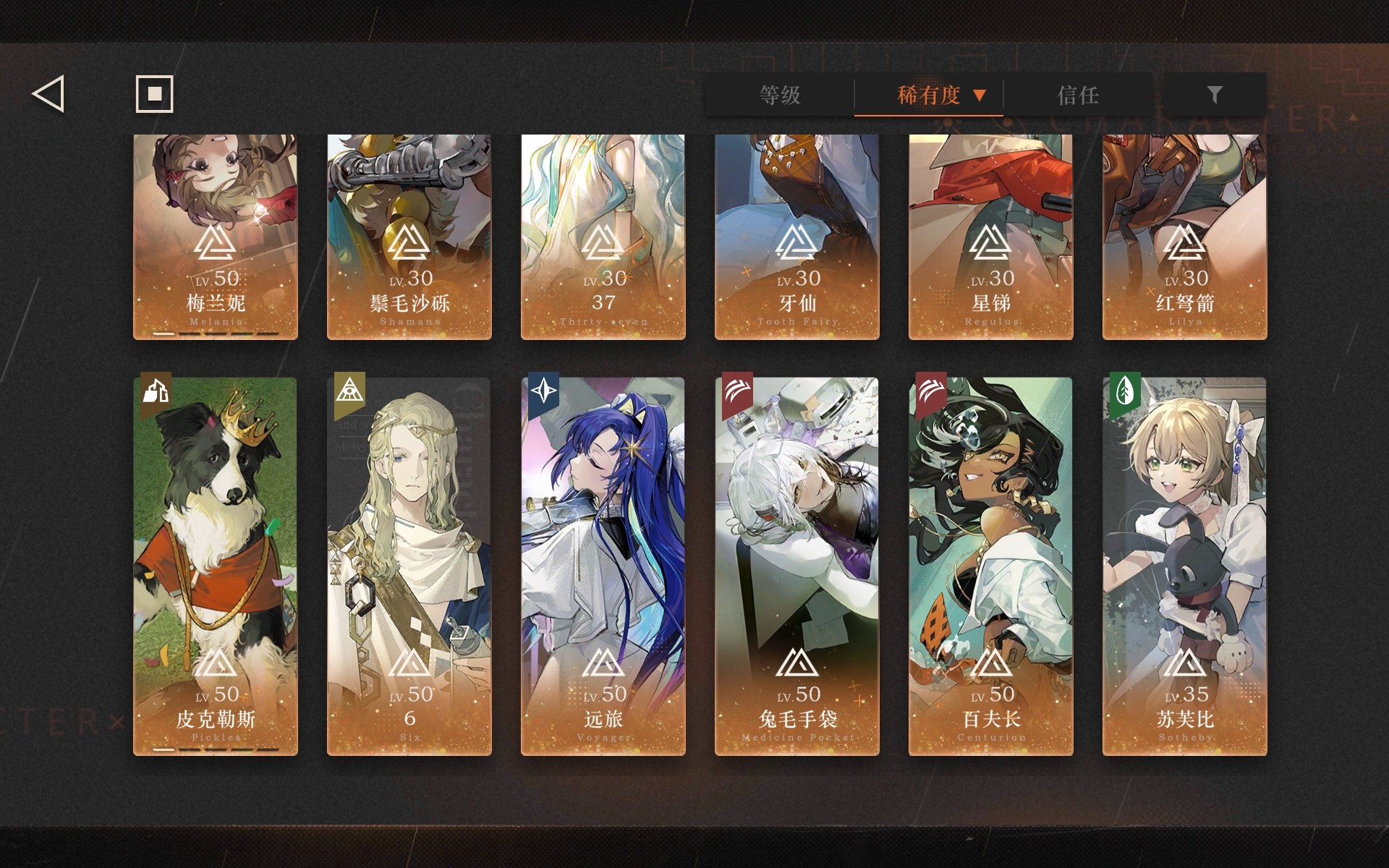Image resolution: width=1389 pixels, height=868 pixels.
Task: Click the square home icon button
Action: (154, 94)
